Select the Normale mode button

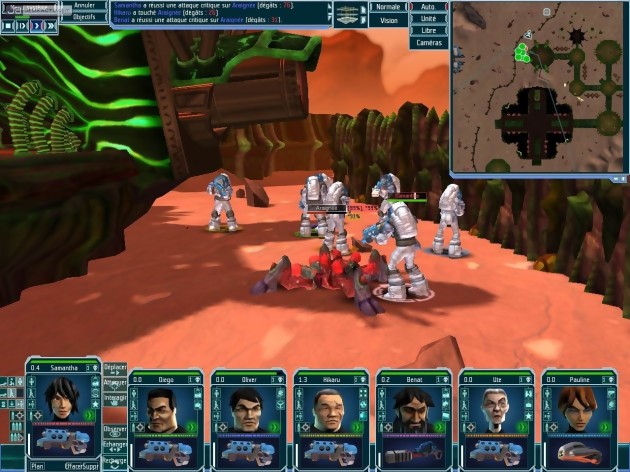[385, 7]
